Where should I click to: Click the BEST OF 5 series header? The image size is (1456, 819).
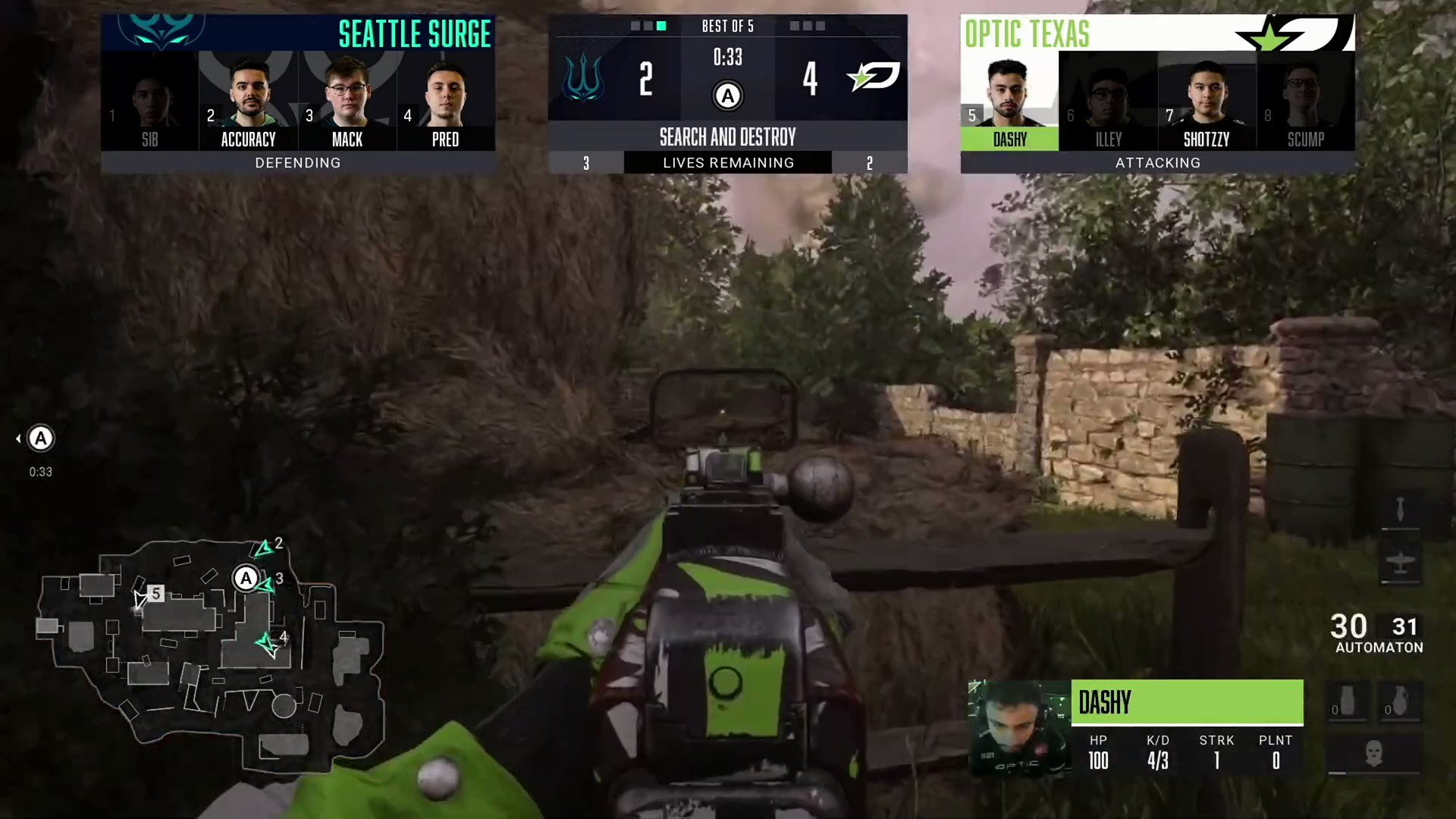coord(727,26)
